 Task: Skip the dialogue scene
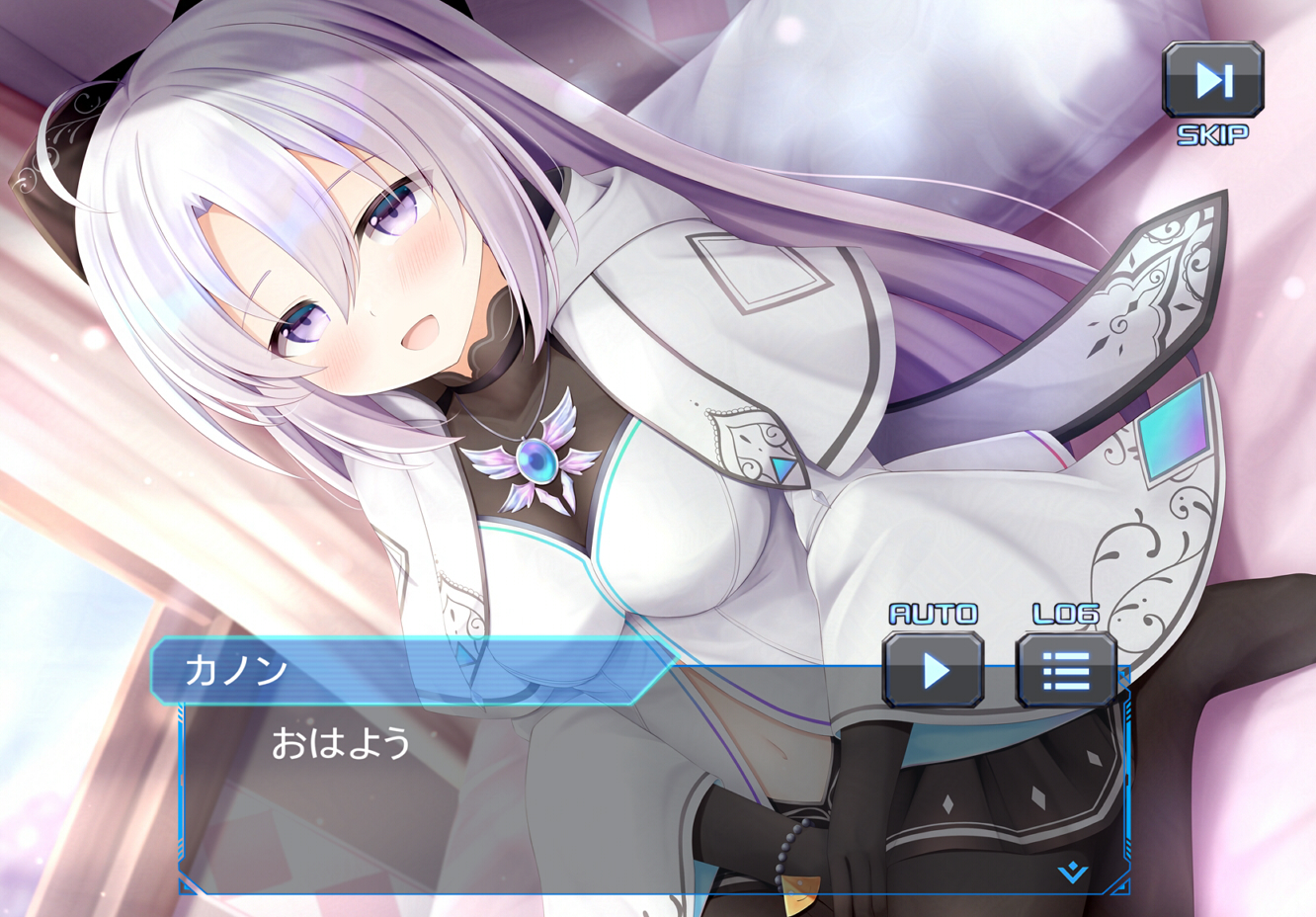tap(1212, 81)
